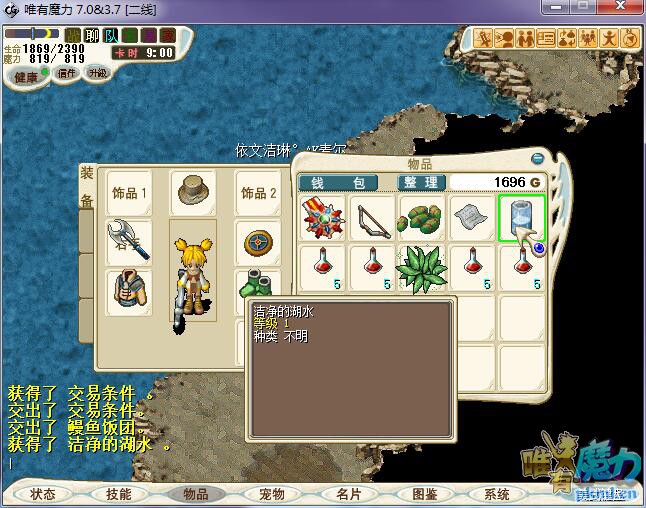This screenshot has width=646, height=508.
Task: Click the equipped axe weapon slot
Action: point(128,240)
